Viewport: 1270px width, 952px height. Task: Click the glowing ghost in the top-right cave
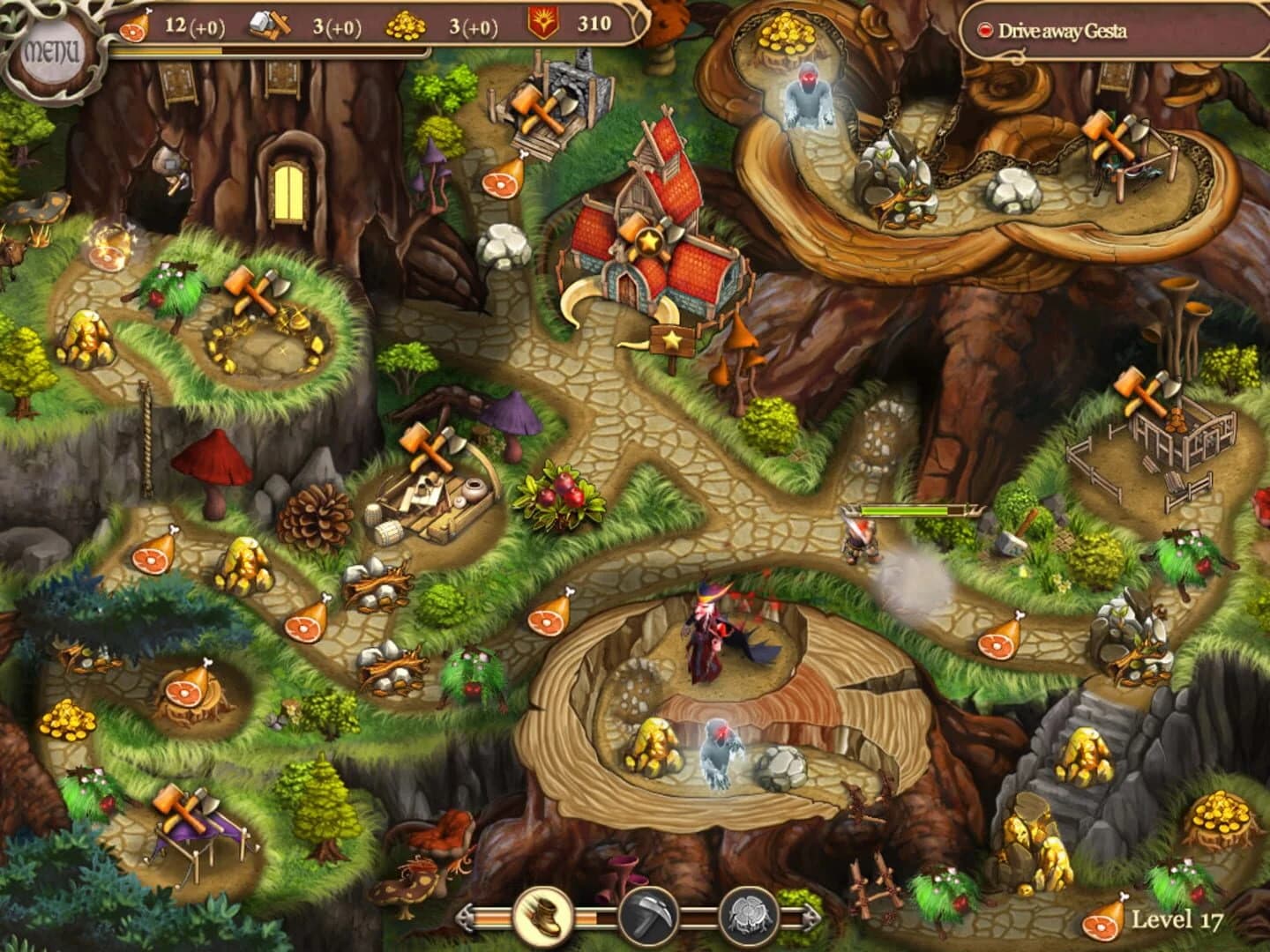coord(807,93)
